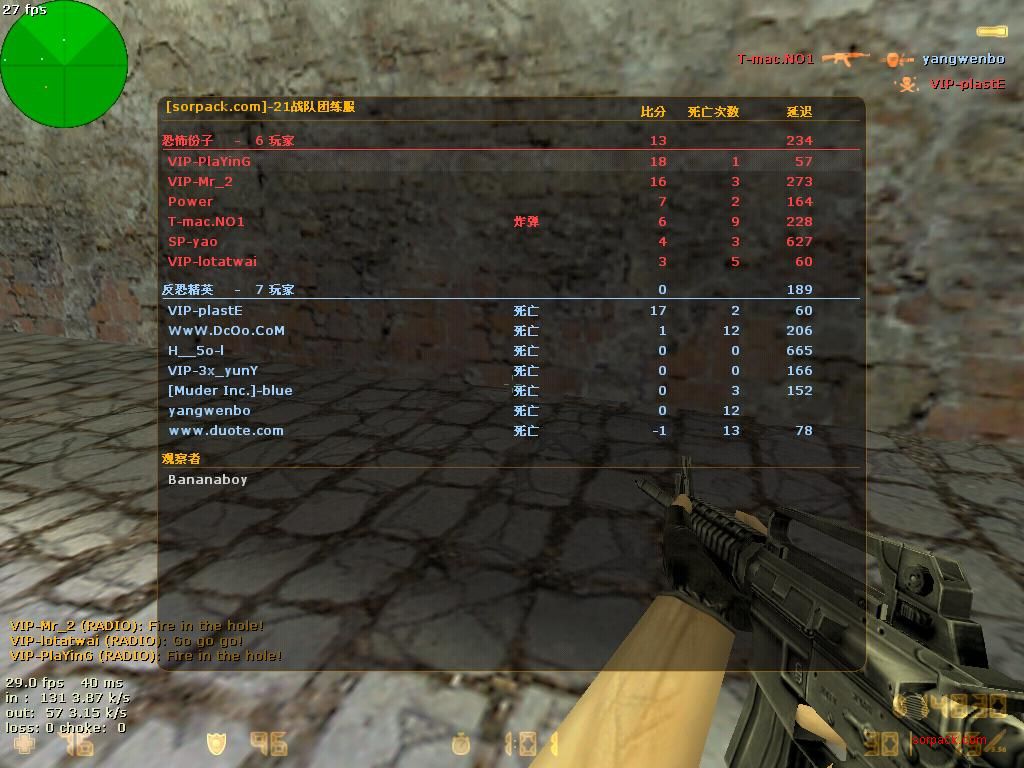Select the VIP-3x_yunY row
This screenshot has height=768, width=1024.
(x=213, y=370)
